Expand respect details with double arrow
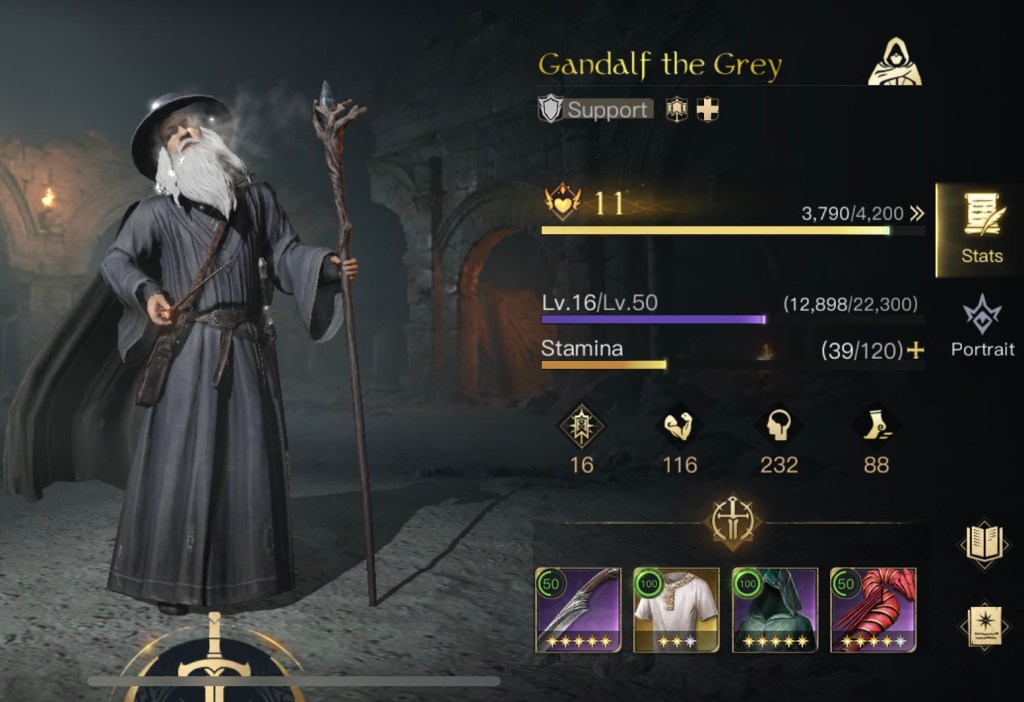The height and width of the screenshot is (702, 1024). pos(917,213)
